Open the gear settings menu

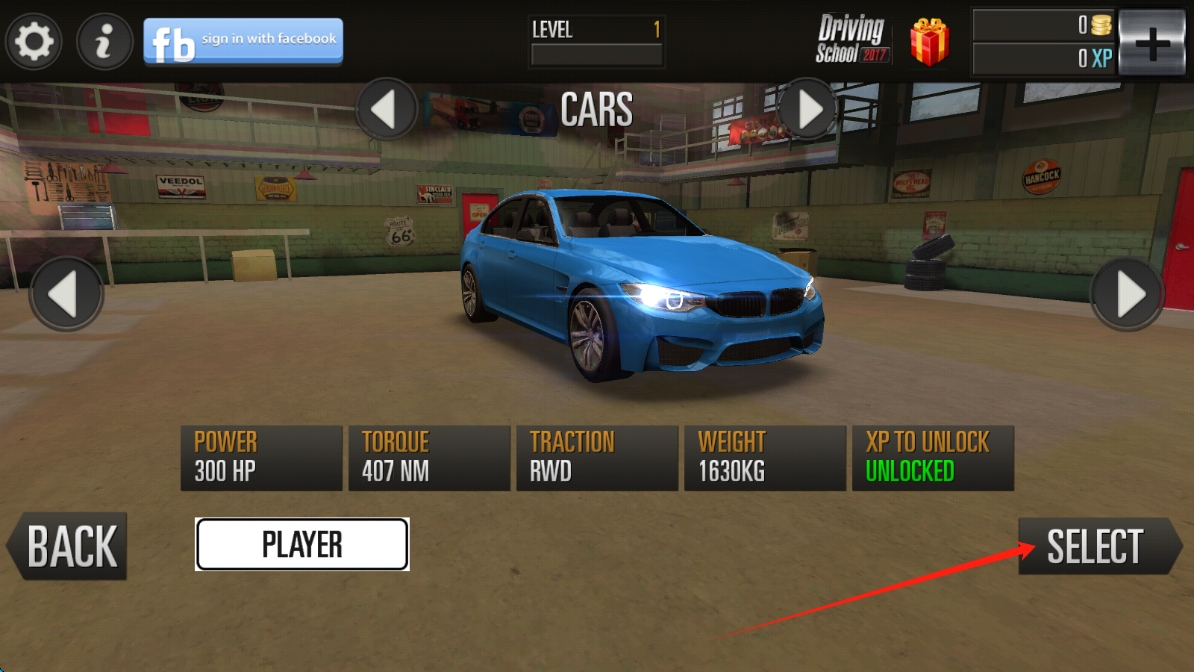point(35,42)
